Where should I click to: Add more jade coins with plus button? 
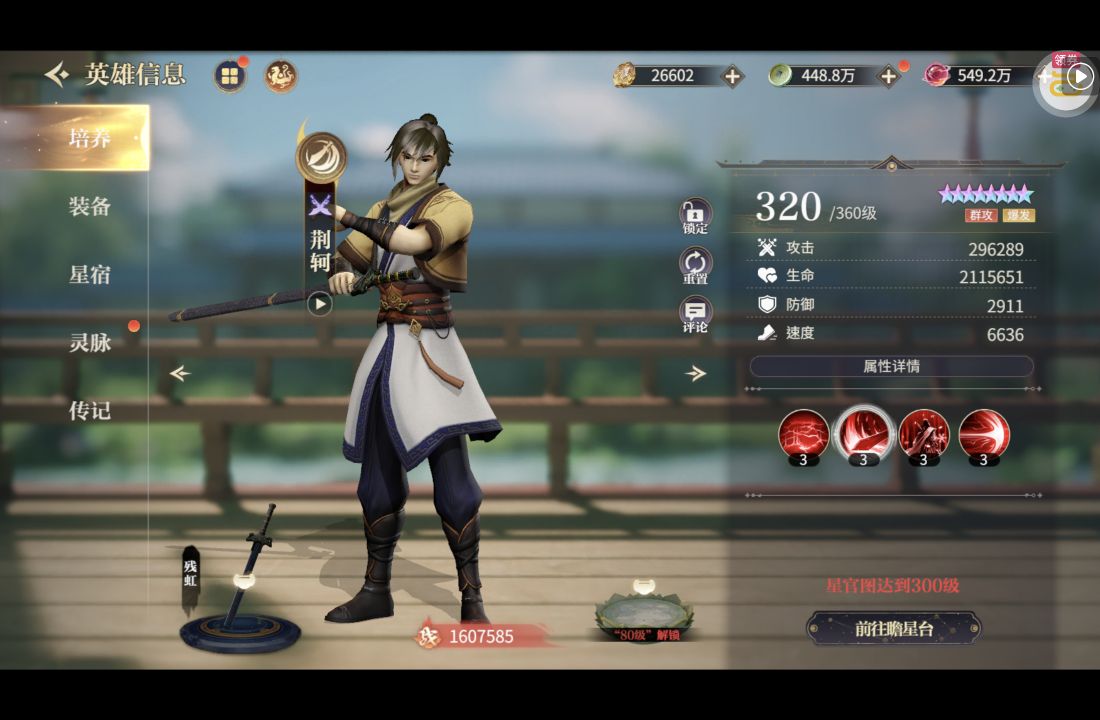coord(888,76)
